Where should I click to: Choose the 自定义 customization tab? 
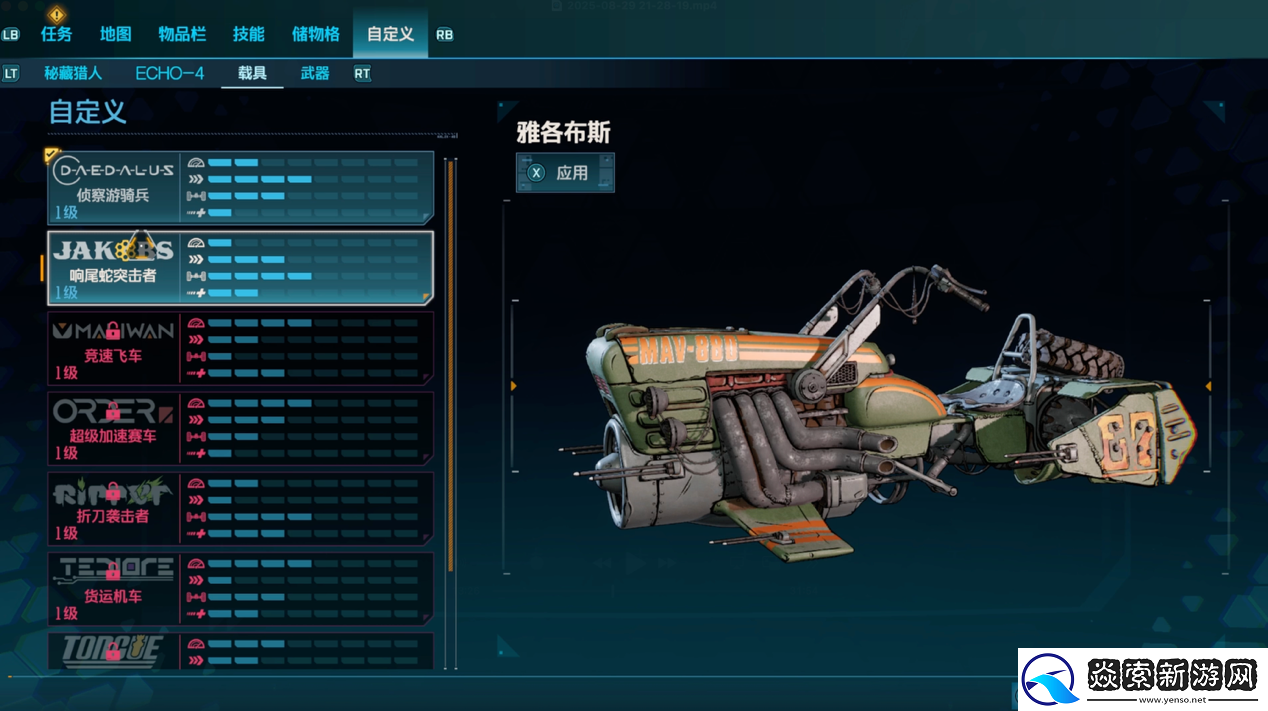click(x=390, y=34)
